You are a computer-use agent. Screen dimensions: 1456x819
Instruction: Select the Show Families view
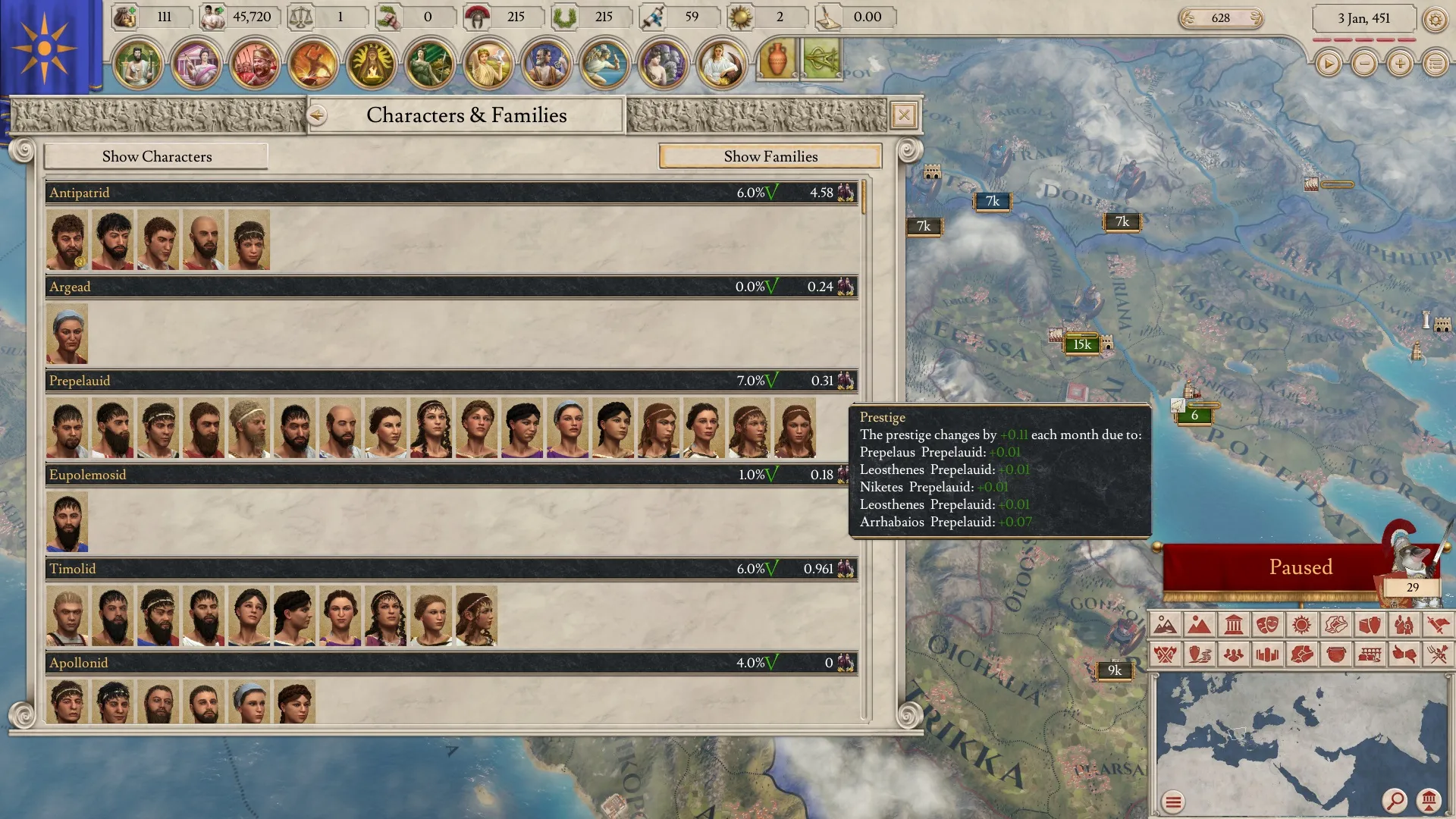click(770, 156)
